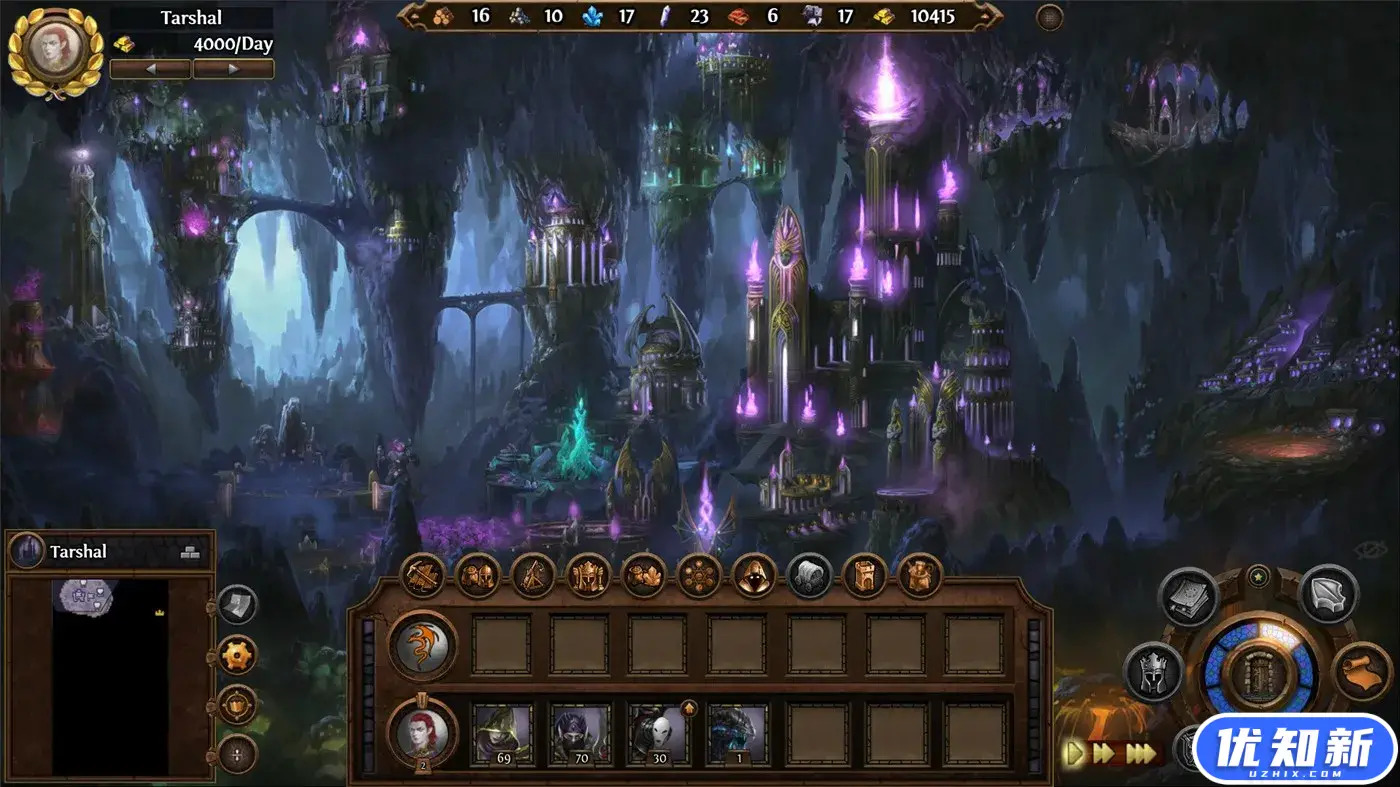Screen dimensions: 1400x787
Task: Open the parchment map icon next to Tarshal's minimap
Action: click(237, 604)
